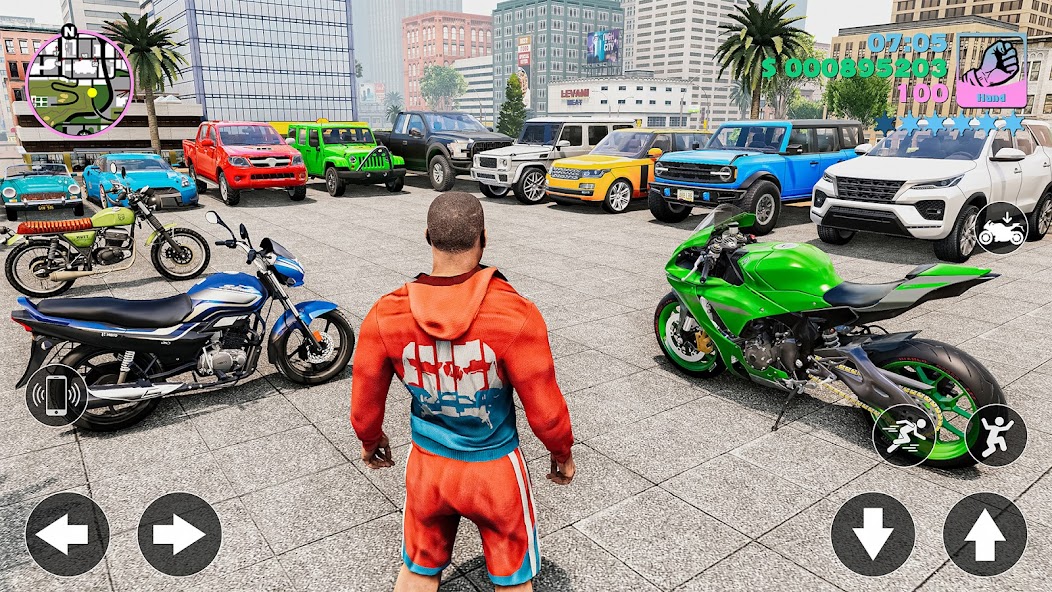Tap the motorcycle spawn icon
The width and height of the screenshot is (1052, 592).
click(1001, 229)
